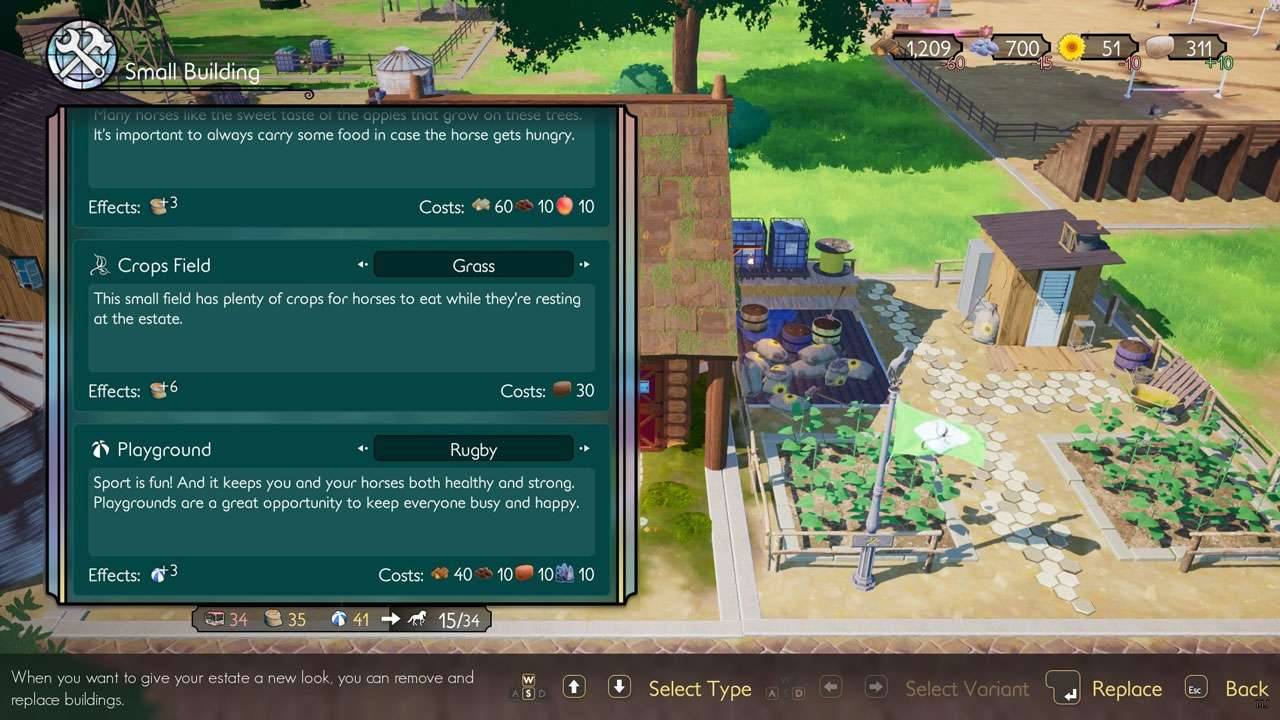Switch Crops Field to next variant arrow
The height and width of the screenshot is (720, 1280).
point(585,265)
